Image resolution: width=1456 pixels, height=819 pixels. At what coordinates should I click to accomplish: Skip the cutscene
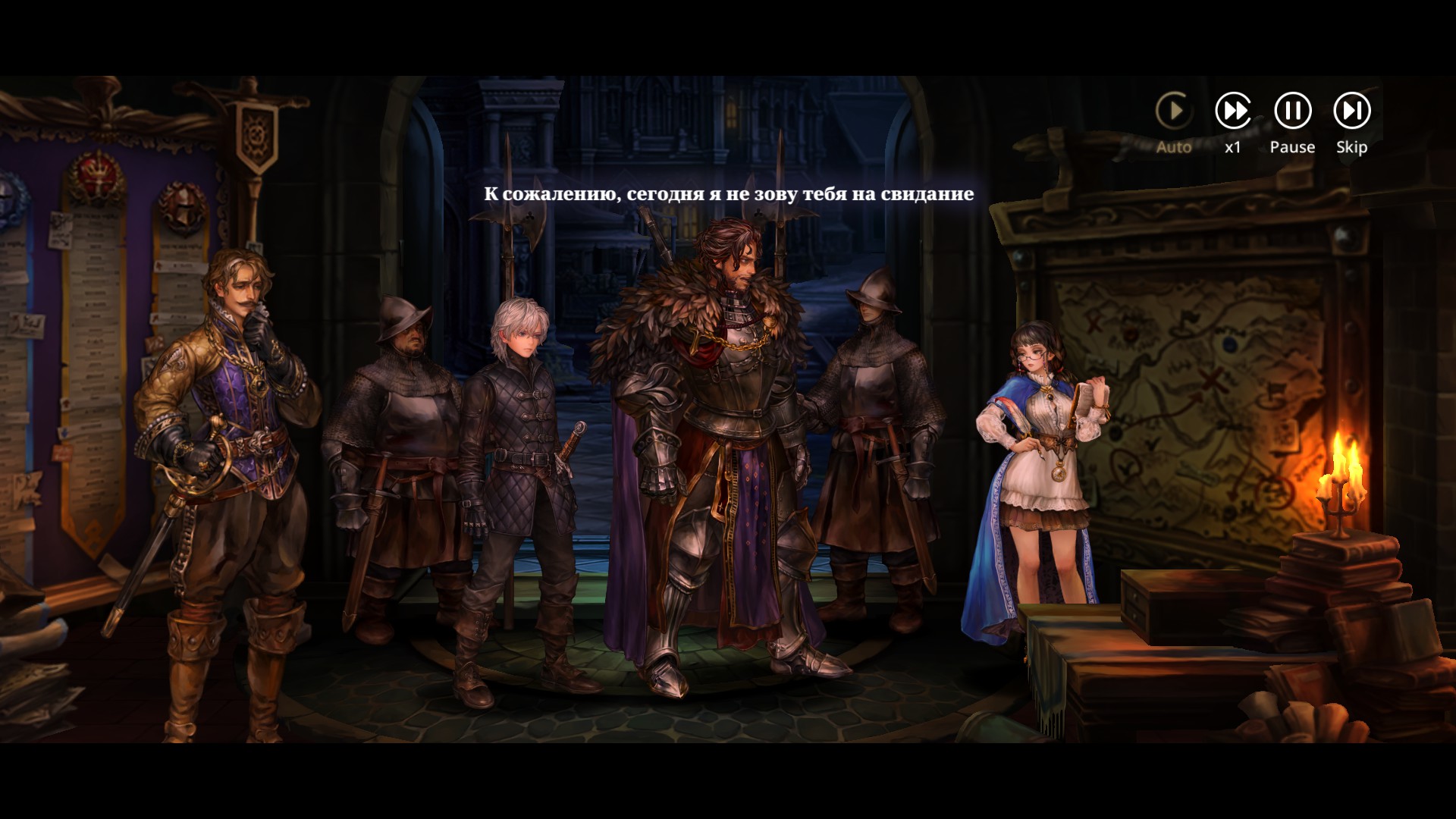(x=1351, y=111)
